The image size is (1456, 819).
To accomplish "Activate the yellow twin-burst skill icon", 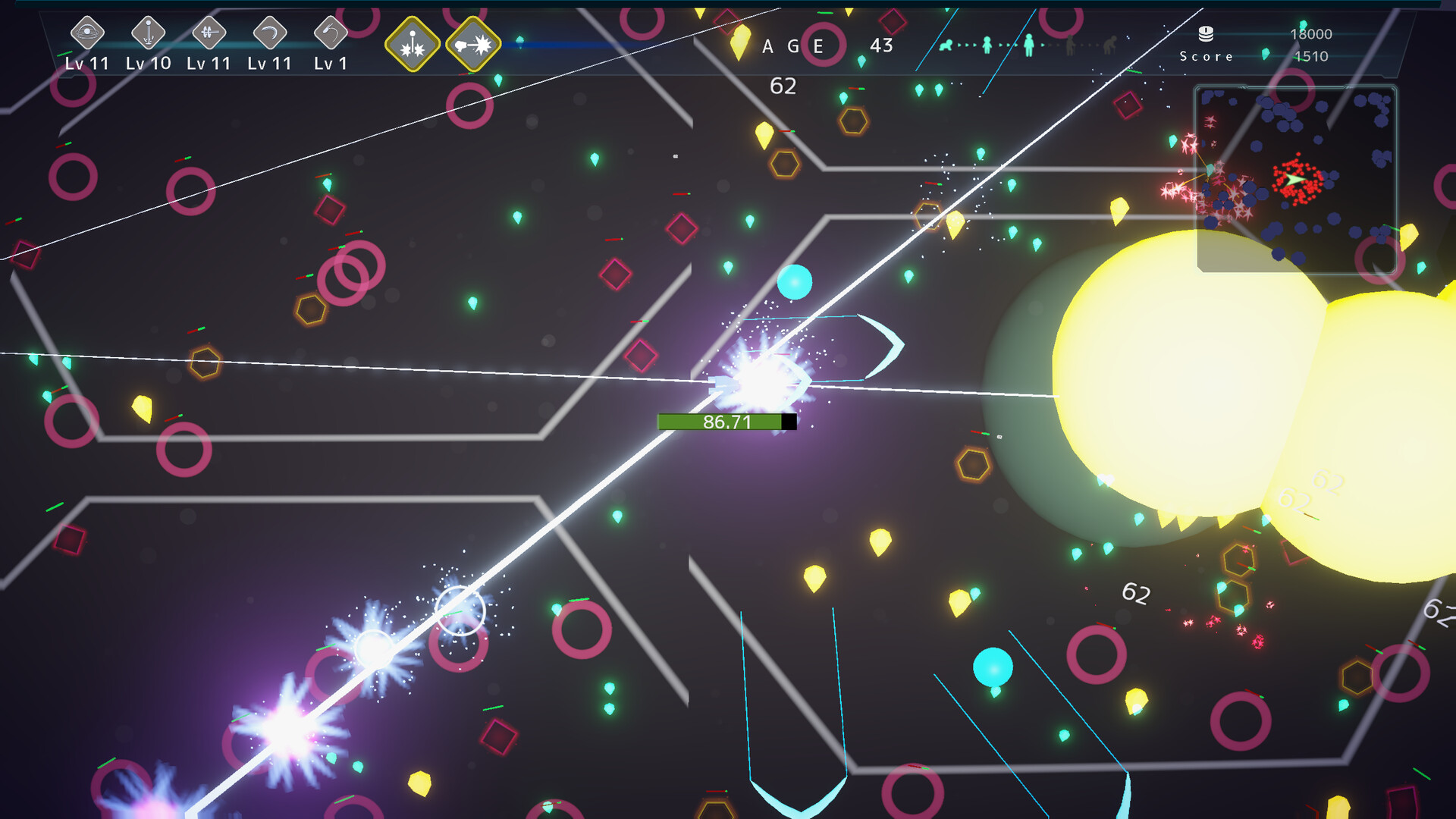I will click(413, 45).
